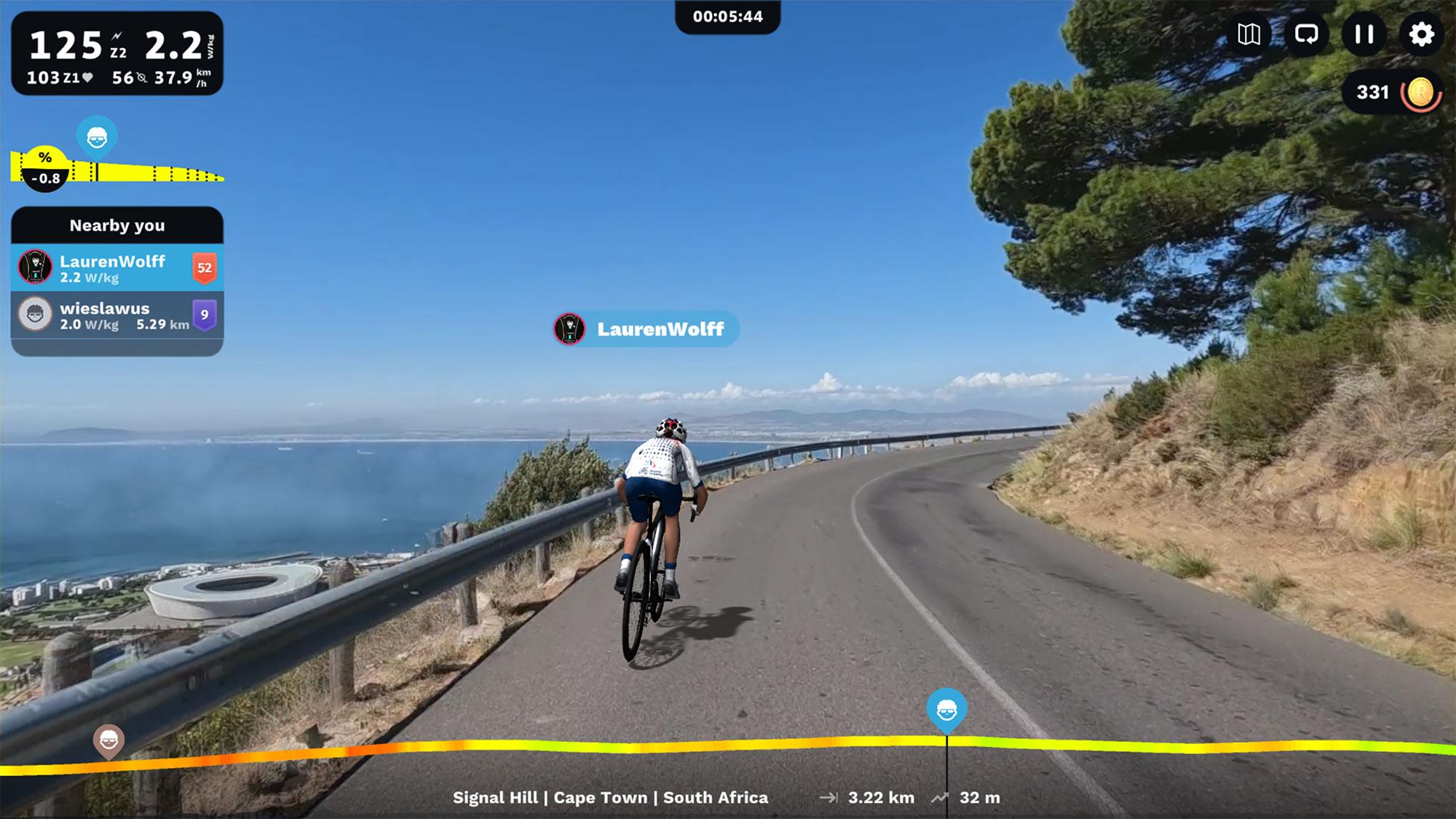This screenshot has width=1456, height=819.
Task: Click wieslawus's marker on the progress bar
Action: pos(108,738)
